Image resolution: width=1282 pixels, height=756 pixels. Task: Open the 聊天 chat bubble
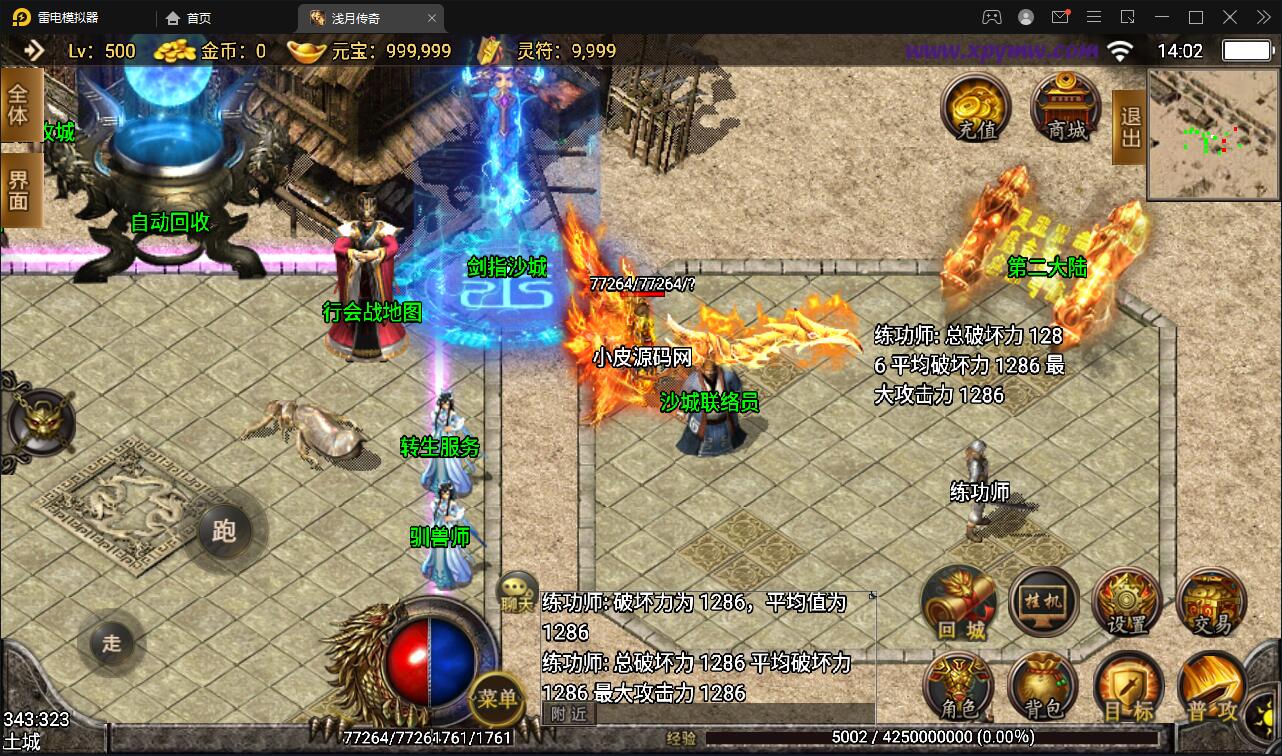[x=517, y=591]
